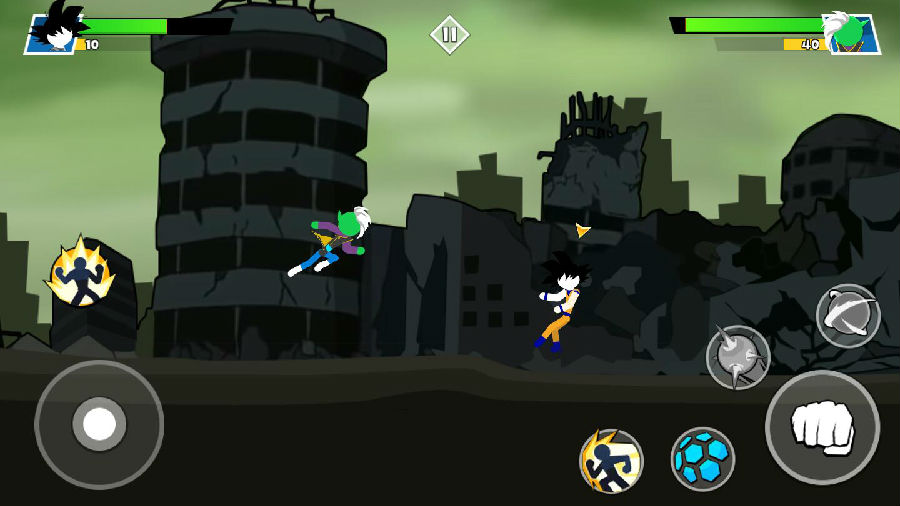Trigger the golden aura dash skill button
Image resolution: width=900 pixels, height=506 pixels.
coord(611,461)
